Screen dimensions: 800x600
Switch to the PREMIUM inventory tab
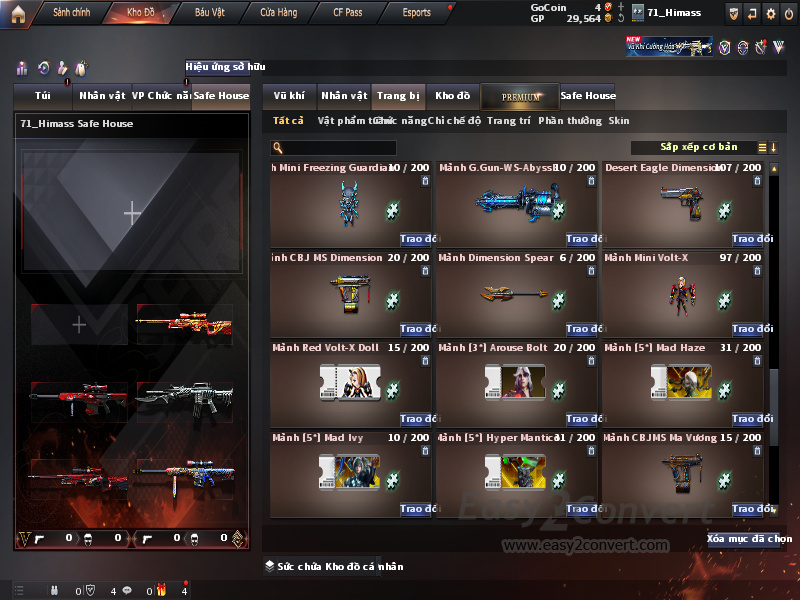tap(521, 96)
